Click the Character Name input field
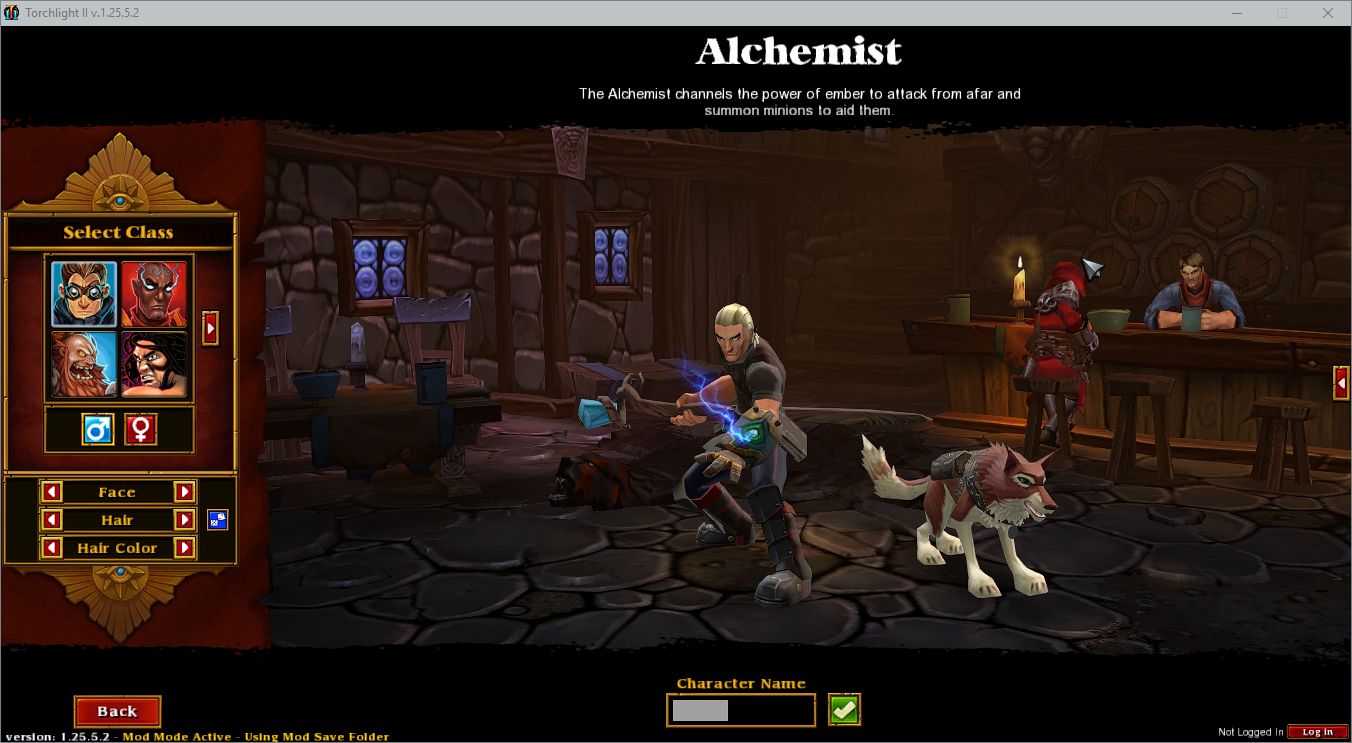Viewport: 1352px width, 743px height. click(x=740, y=709)
